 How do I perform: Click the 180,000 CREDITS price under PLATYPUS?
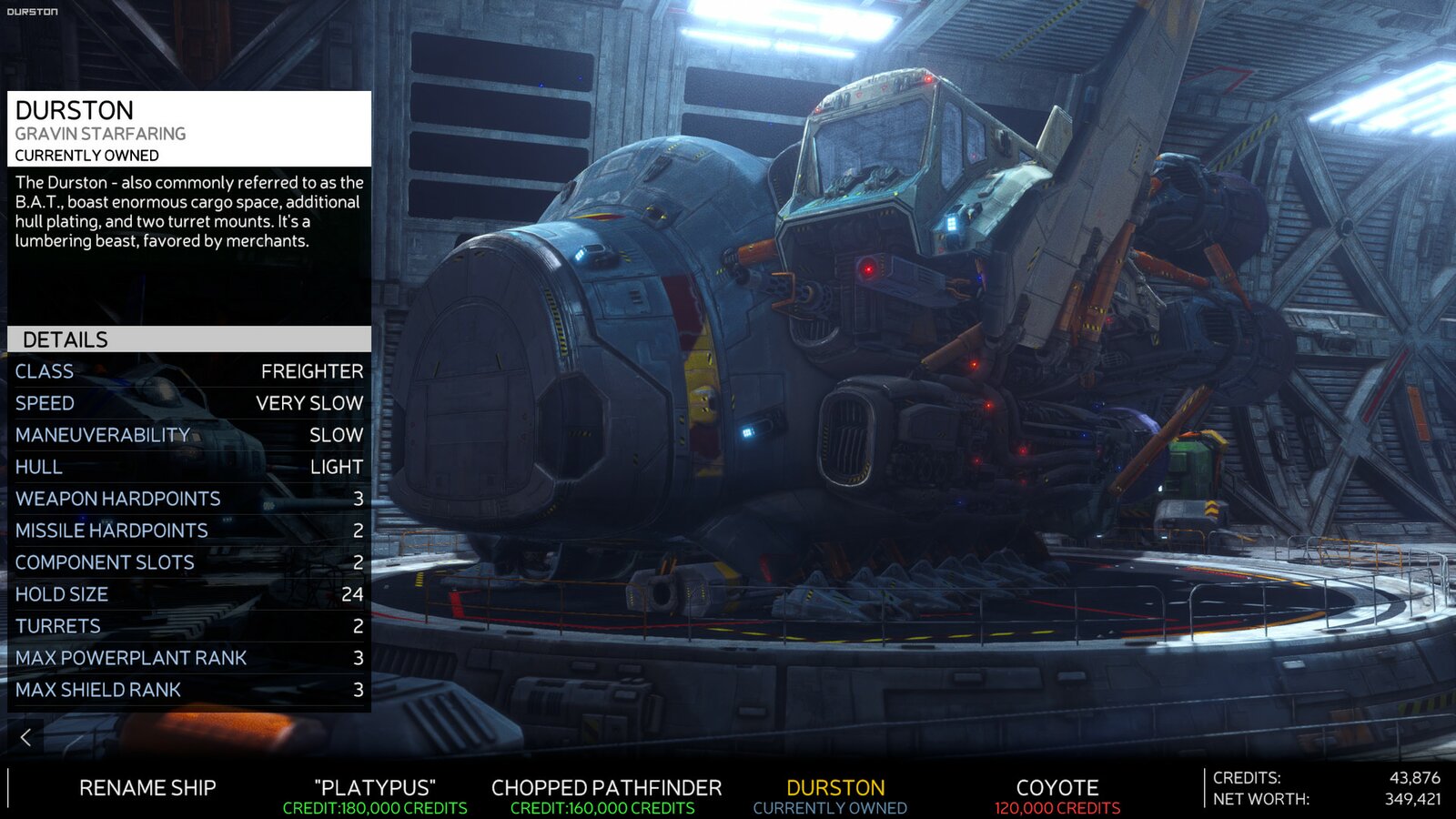378,804
